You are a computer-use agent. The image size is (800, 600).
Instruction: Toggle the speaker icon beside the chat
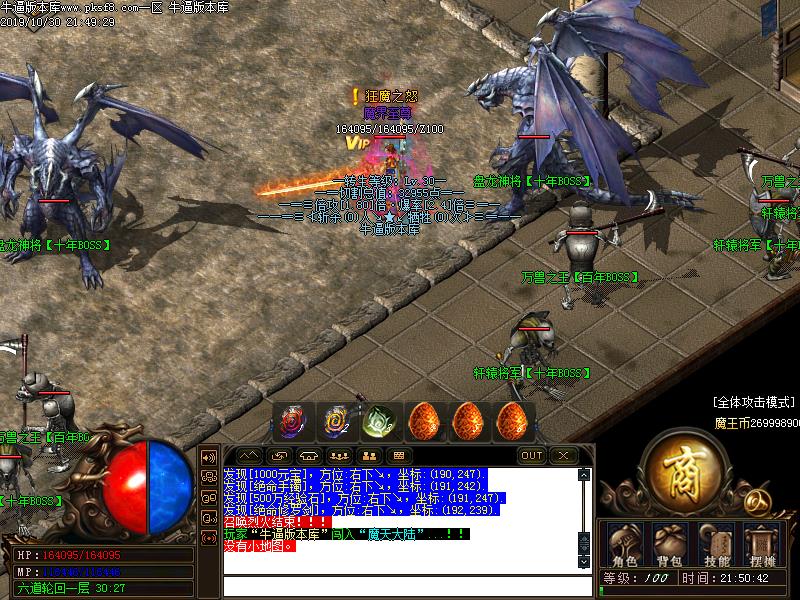(x=210, y=456)
